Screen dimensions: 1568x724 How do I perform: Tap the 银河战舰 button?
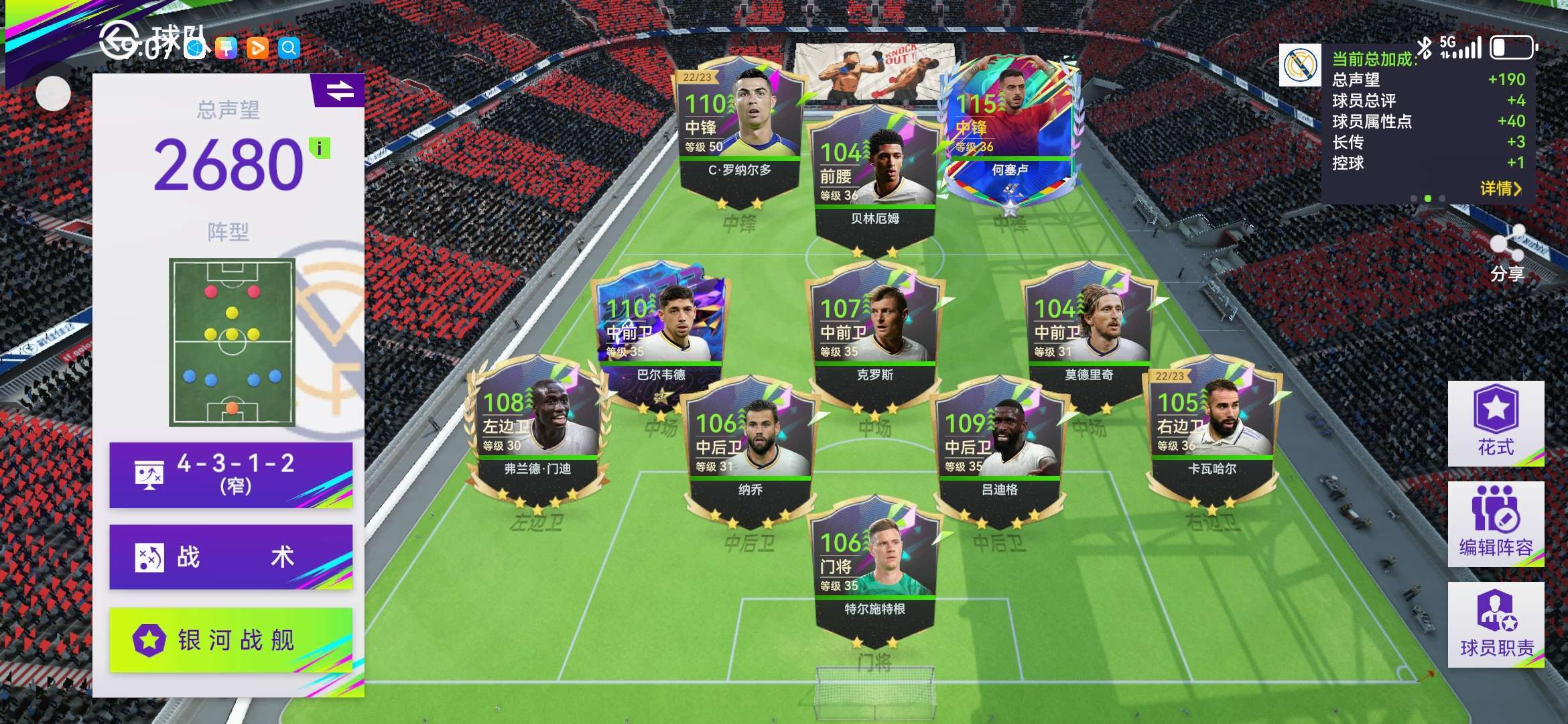click(231, 640)
